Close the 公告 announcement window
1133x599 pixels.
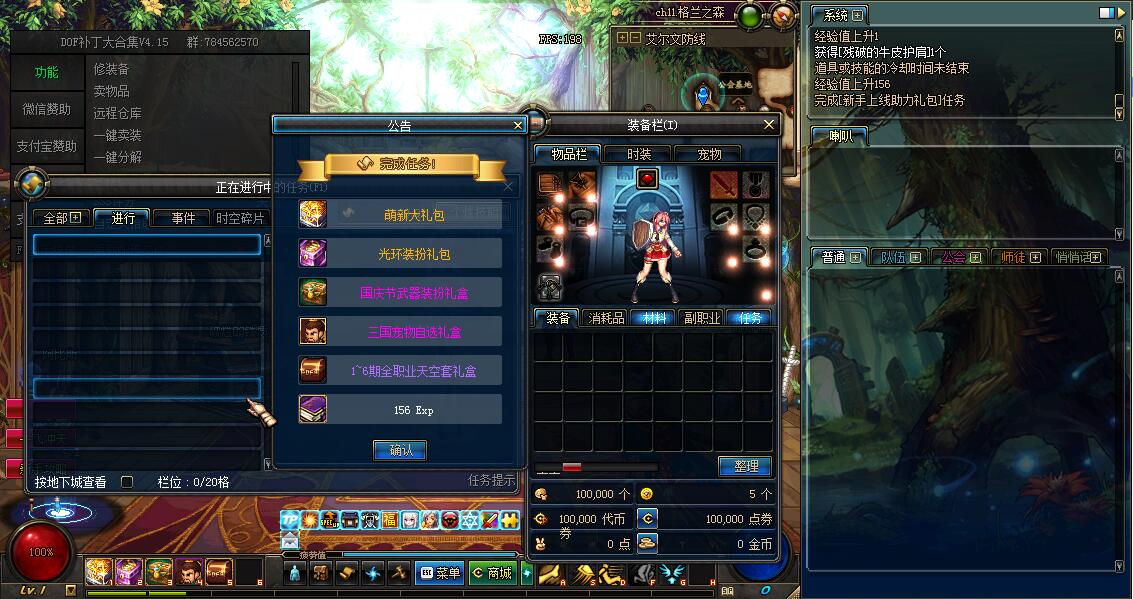(x=518, y=125)
